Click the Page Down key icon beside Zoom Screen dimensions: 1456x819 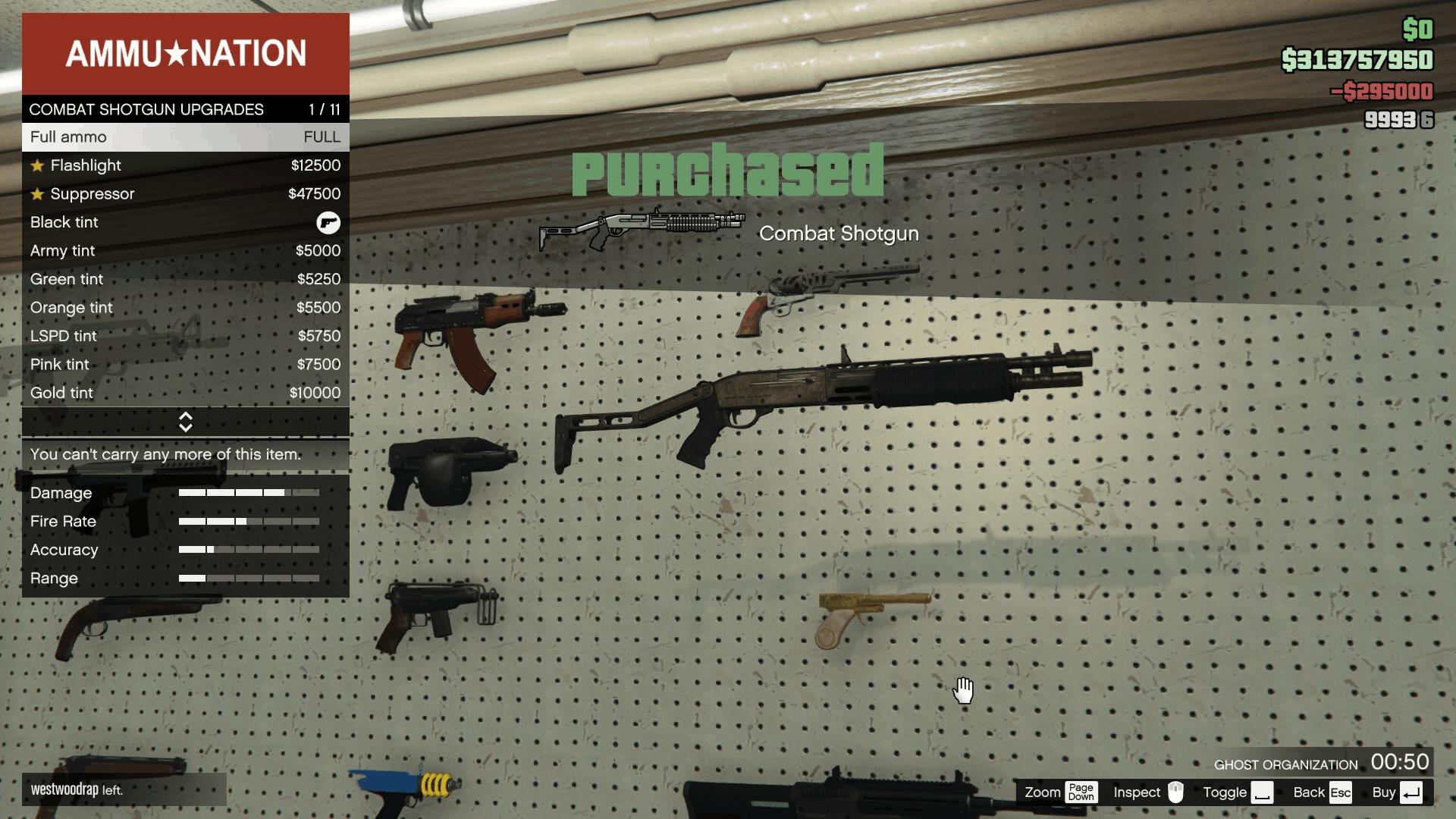point(1081,792)
